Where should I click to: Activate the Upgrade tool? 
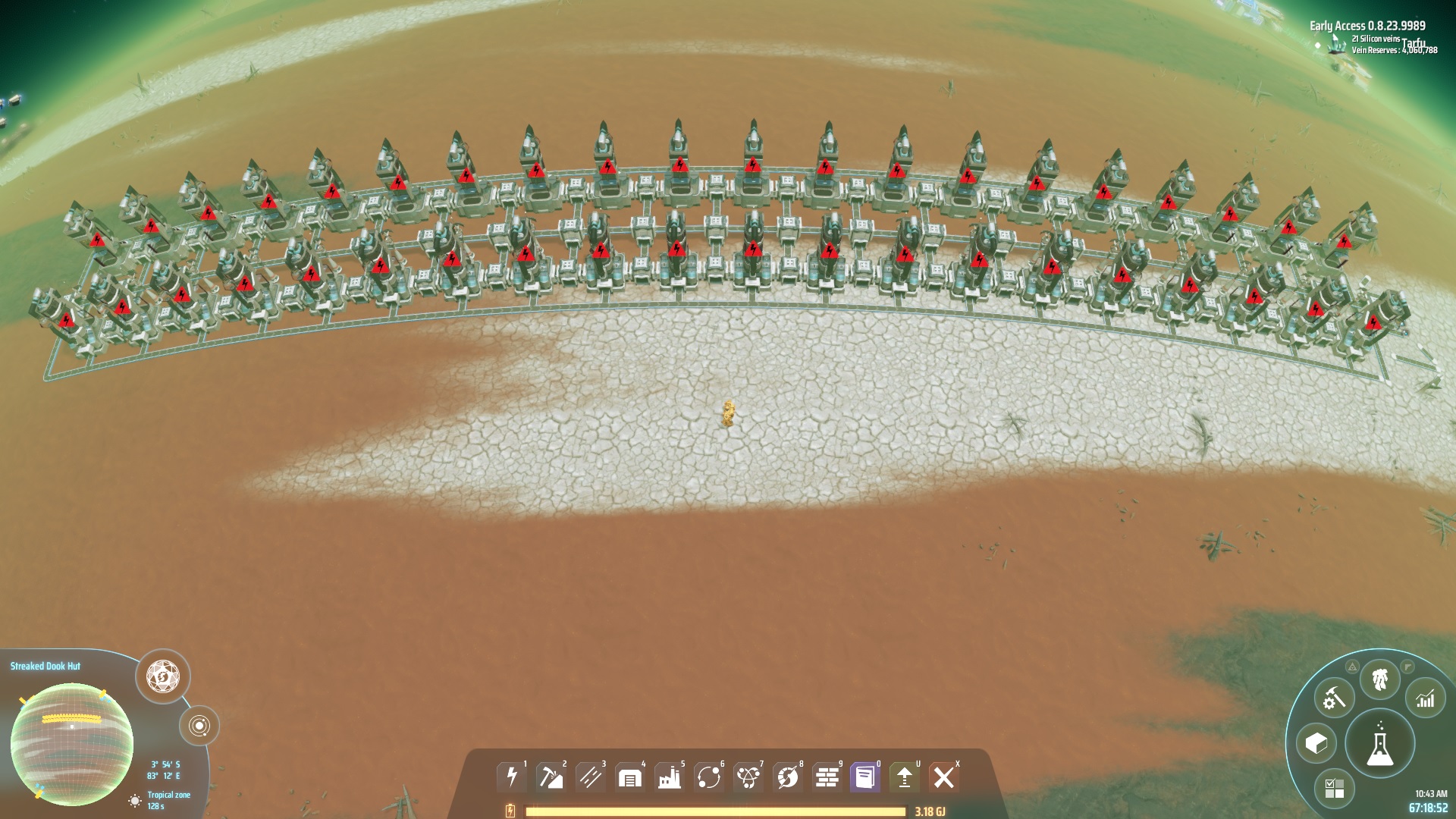(904, 776)
